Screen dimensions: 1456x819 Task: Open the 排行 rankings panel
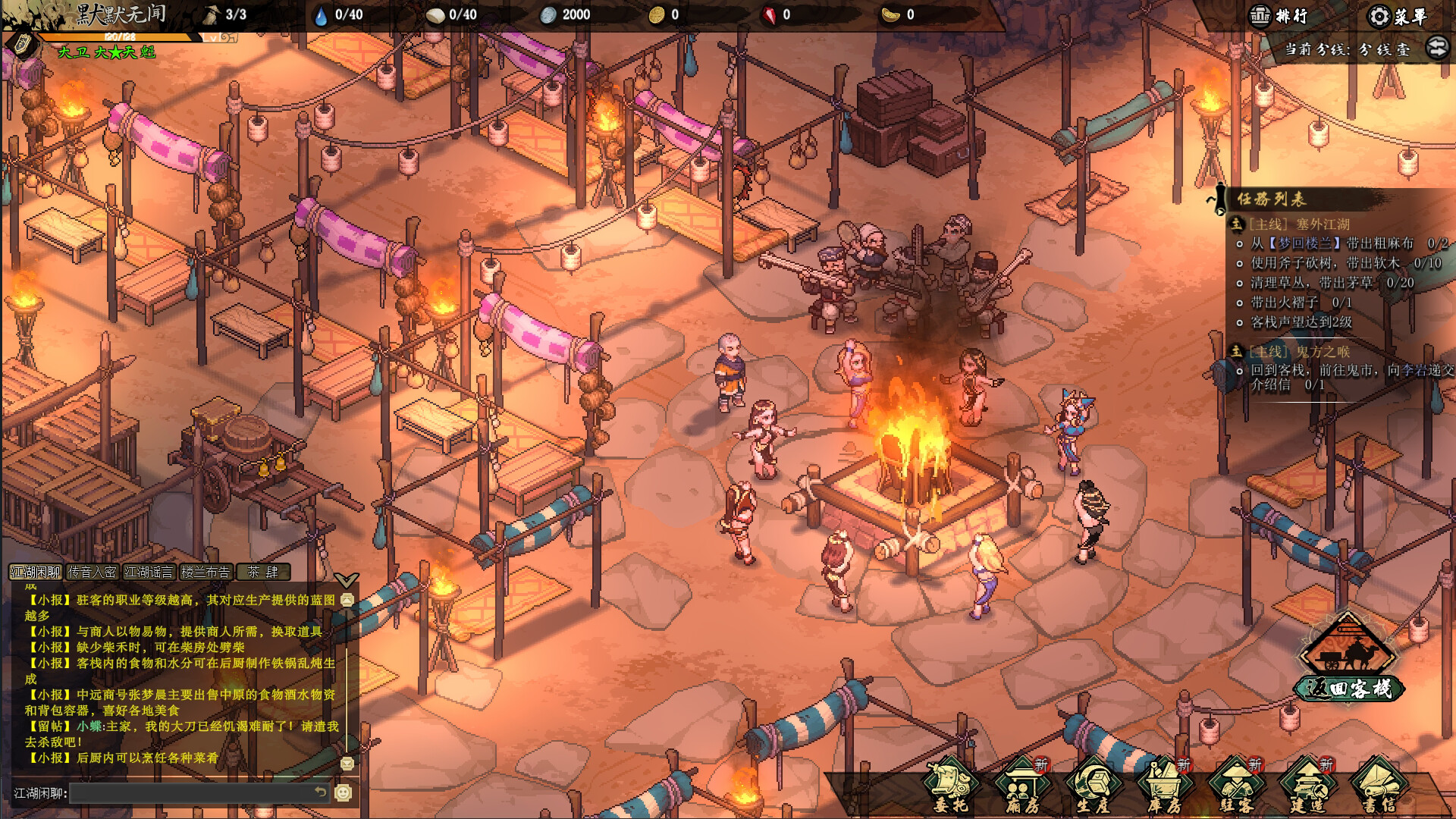[1279, 16]
